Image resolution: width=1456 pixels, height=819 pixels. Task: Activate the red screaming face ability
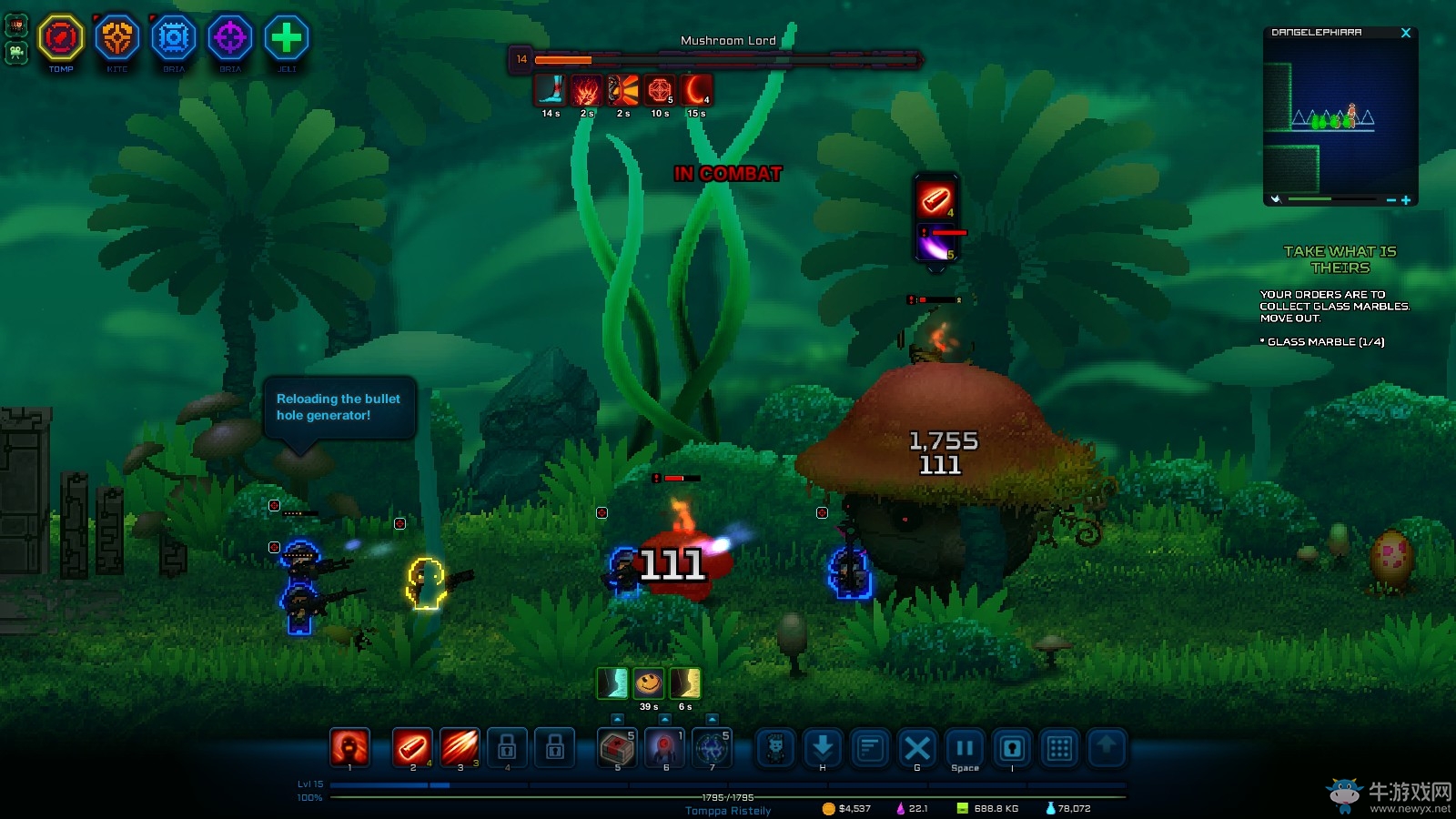(349, 748)
